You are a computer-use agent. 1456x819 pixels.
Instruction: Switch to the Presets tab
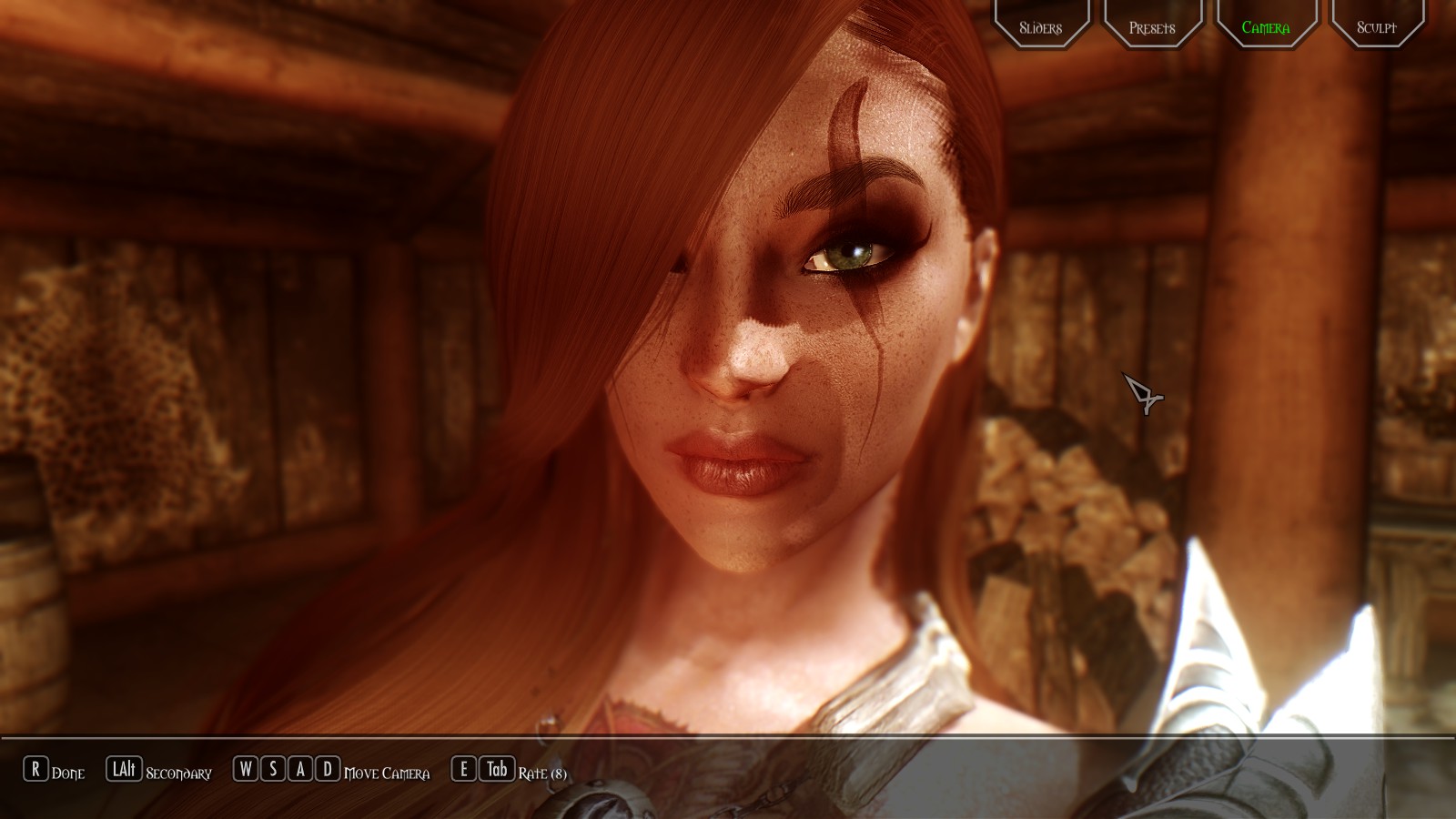click(1152, 26)
